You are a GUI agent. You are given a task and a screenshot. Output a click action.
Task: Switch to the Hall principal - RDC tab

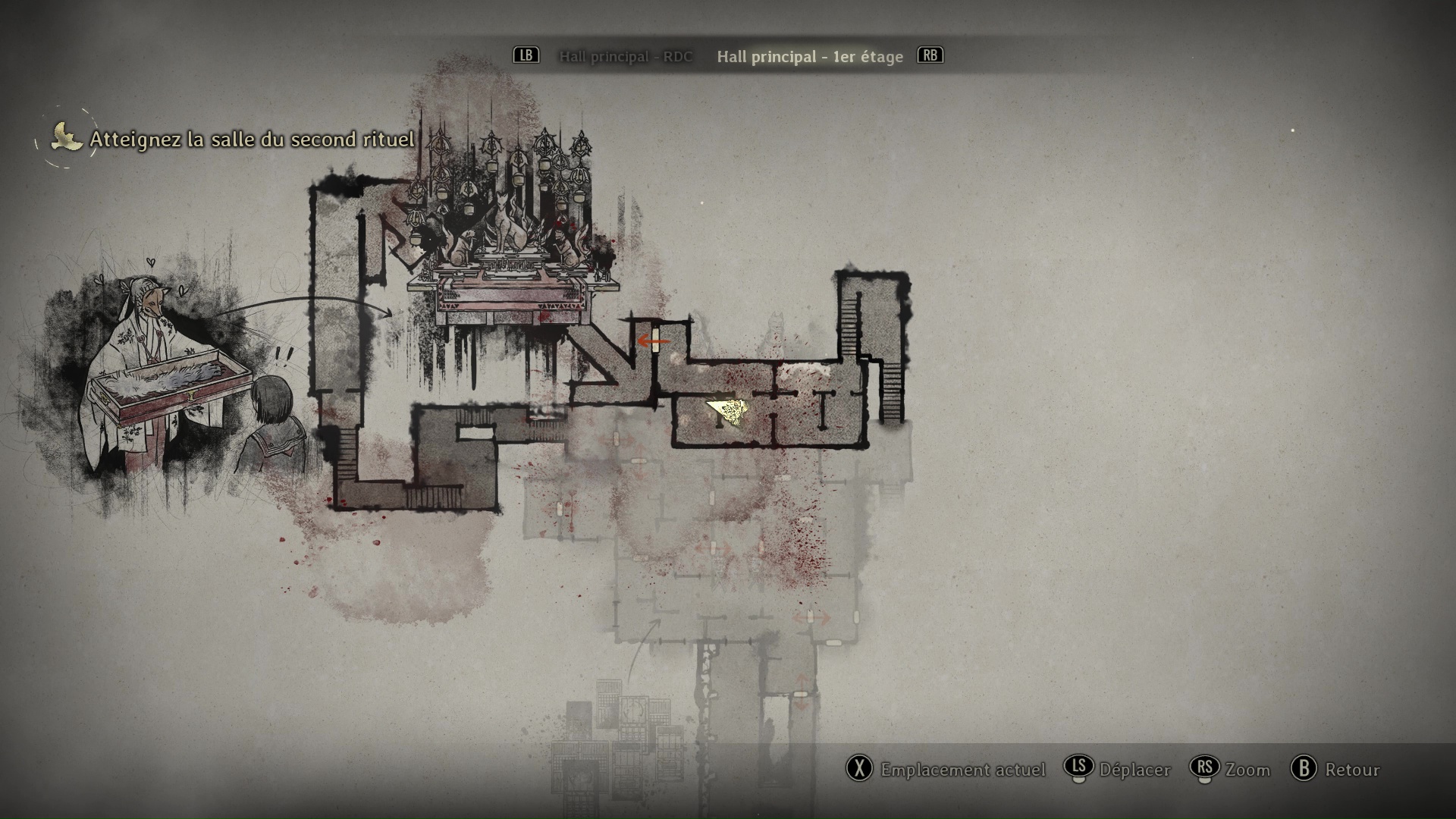(x=626, y=57)
